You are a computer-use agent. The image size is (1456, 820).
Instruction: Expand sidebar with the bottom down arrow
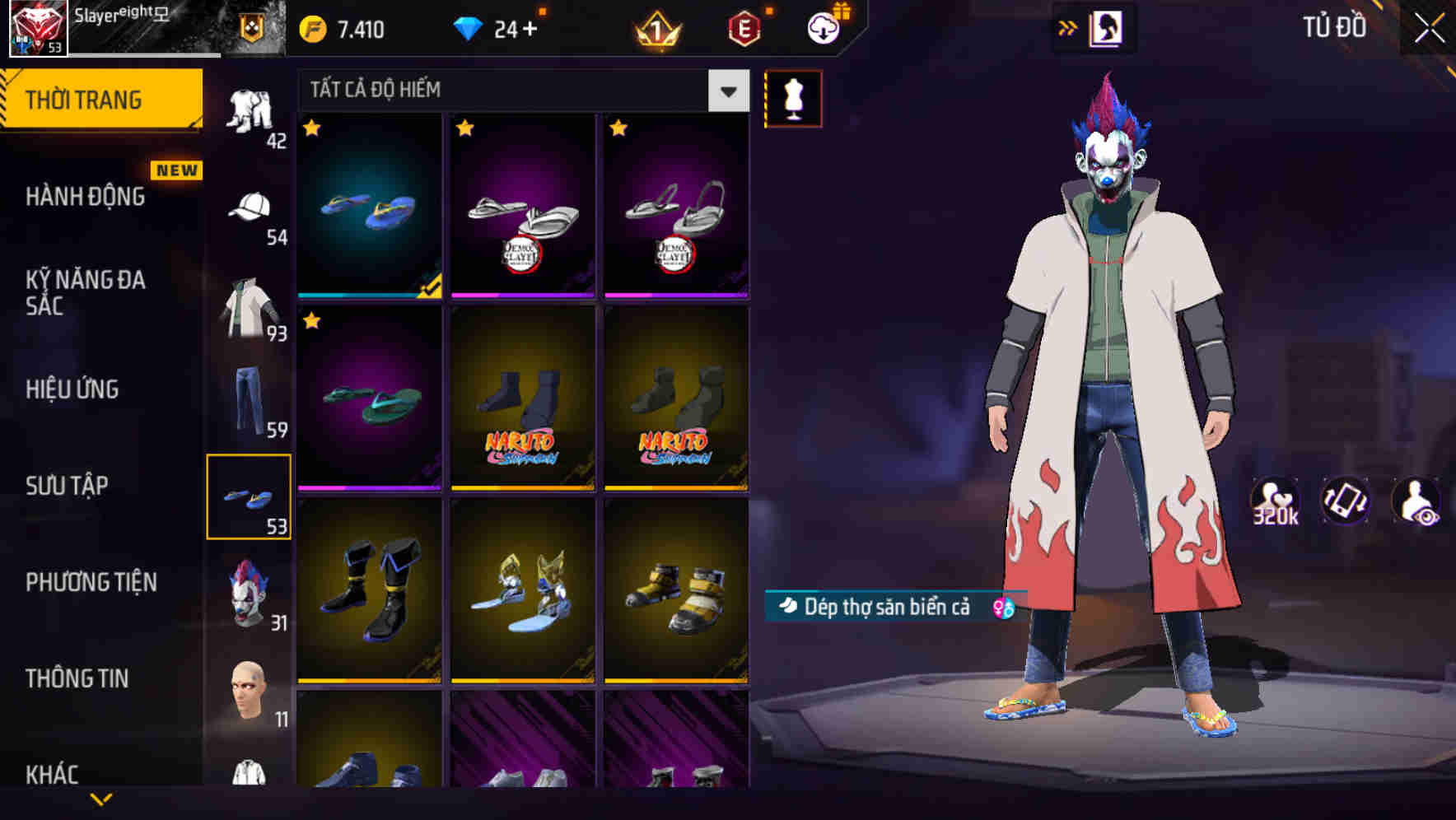pos(102,800)
